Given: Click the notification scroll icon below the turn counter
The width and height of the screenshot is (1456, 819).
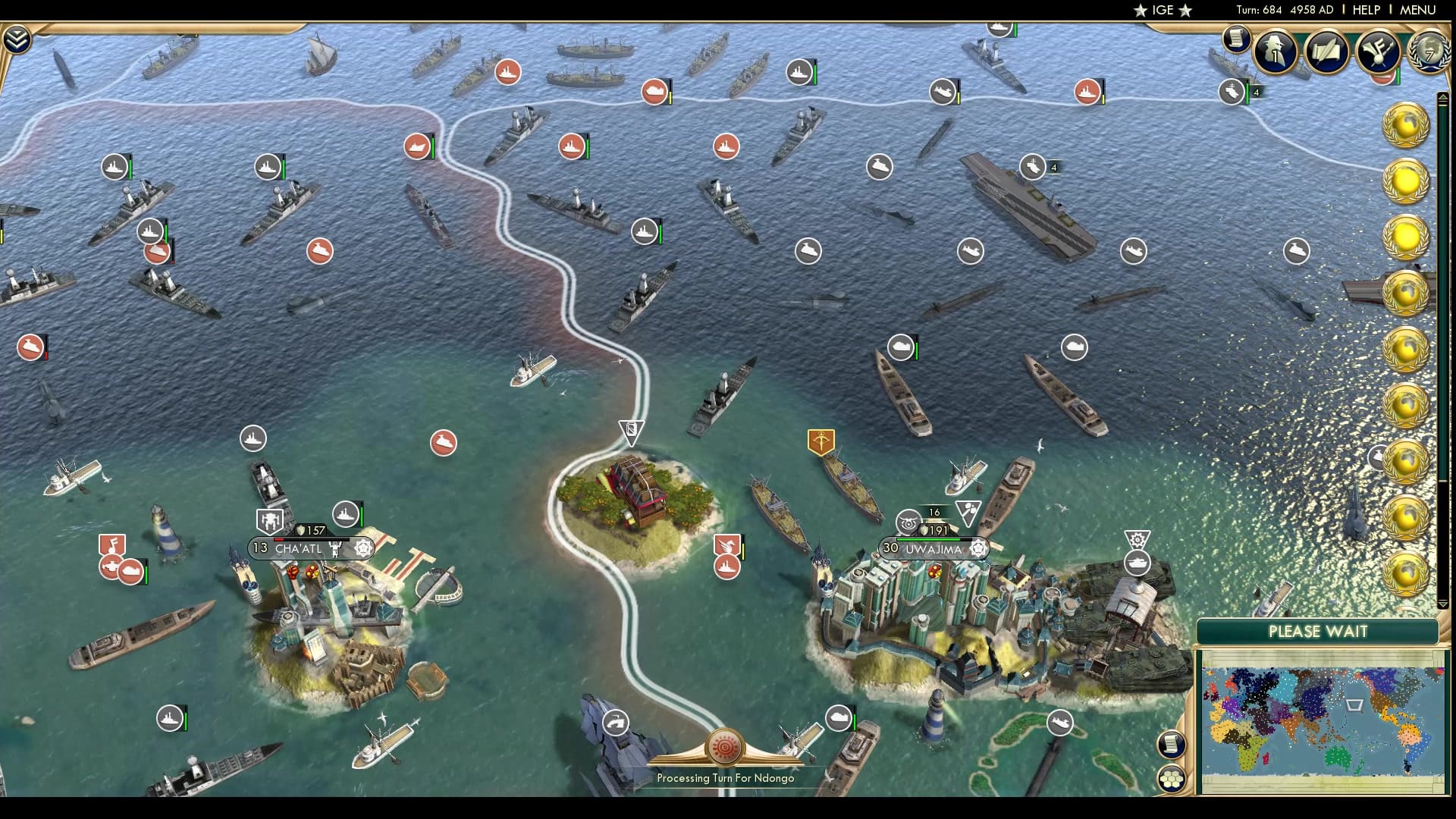Looking at the screenshot, I should pyautogui.click(x=1236, y=39).
